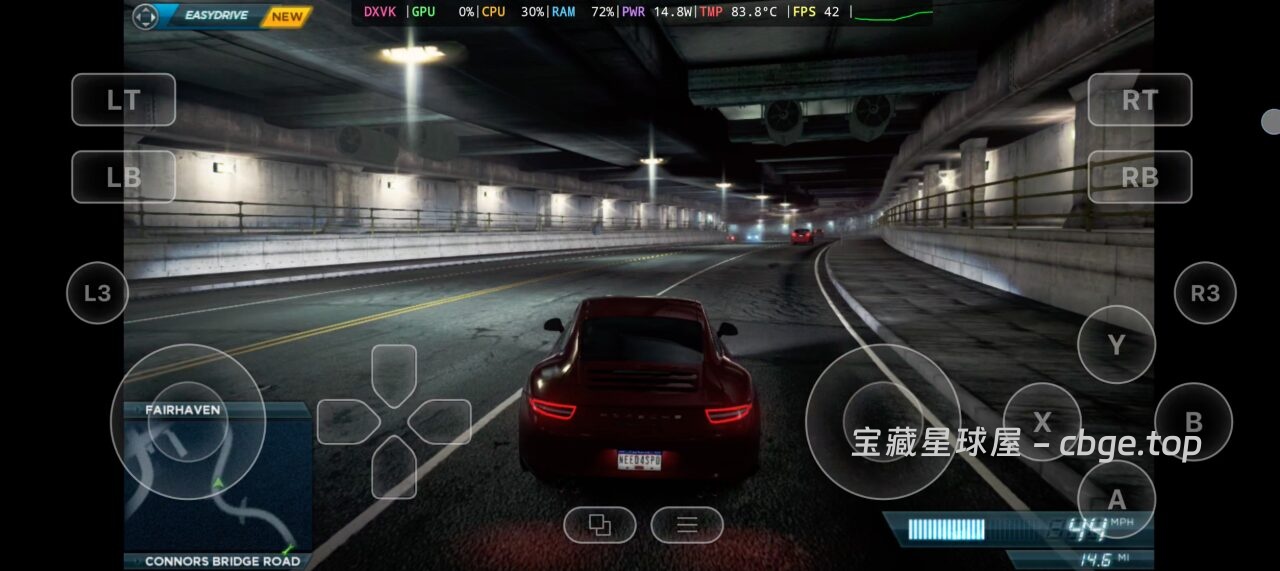Click the overlapping squares overlay button
Screen dimensions: 1280x571
pyautogui.click(x=600, y=525)
